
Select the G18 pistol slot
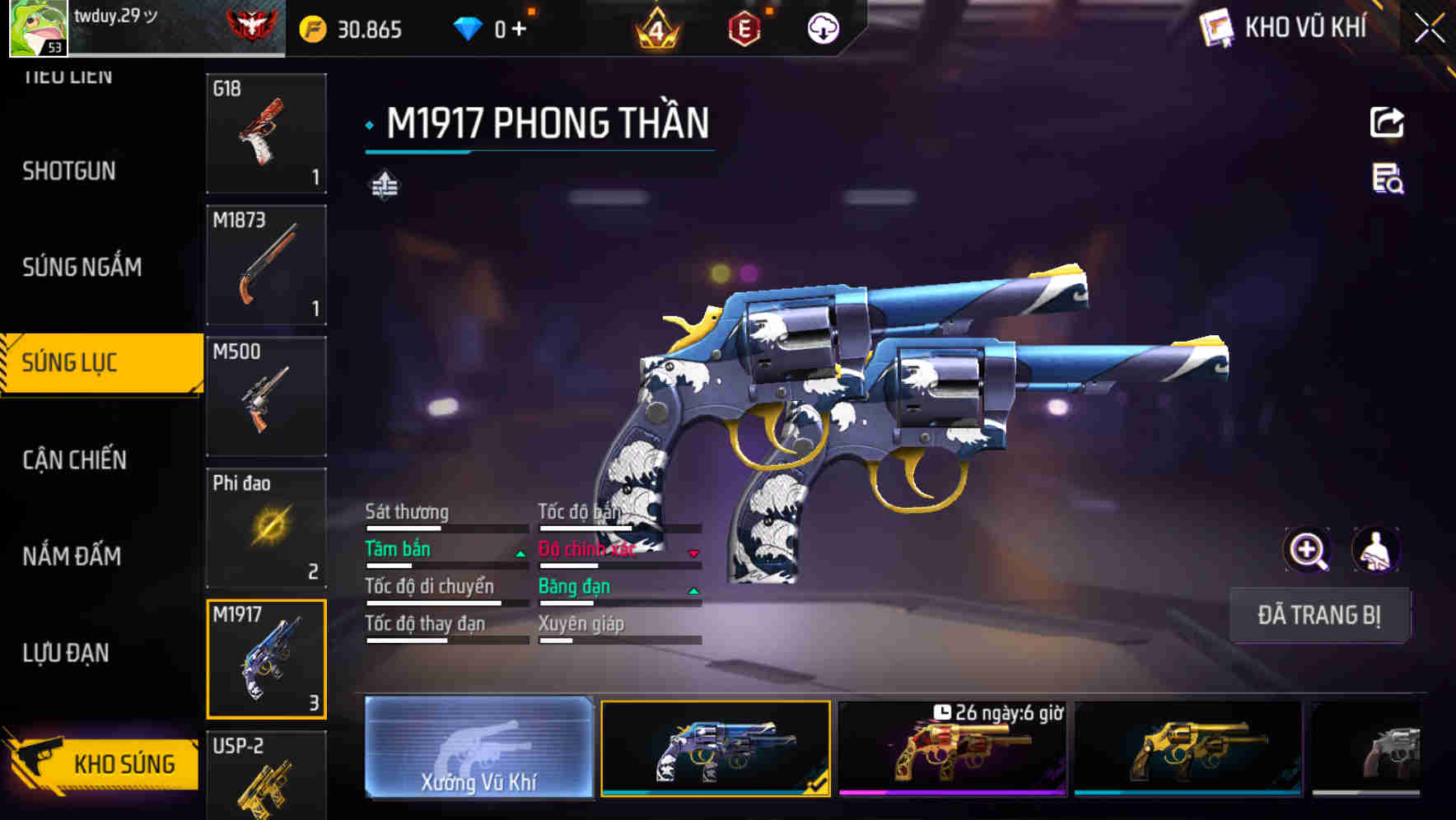(x=266, y=133)
